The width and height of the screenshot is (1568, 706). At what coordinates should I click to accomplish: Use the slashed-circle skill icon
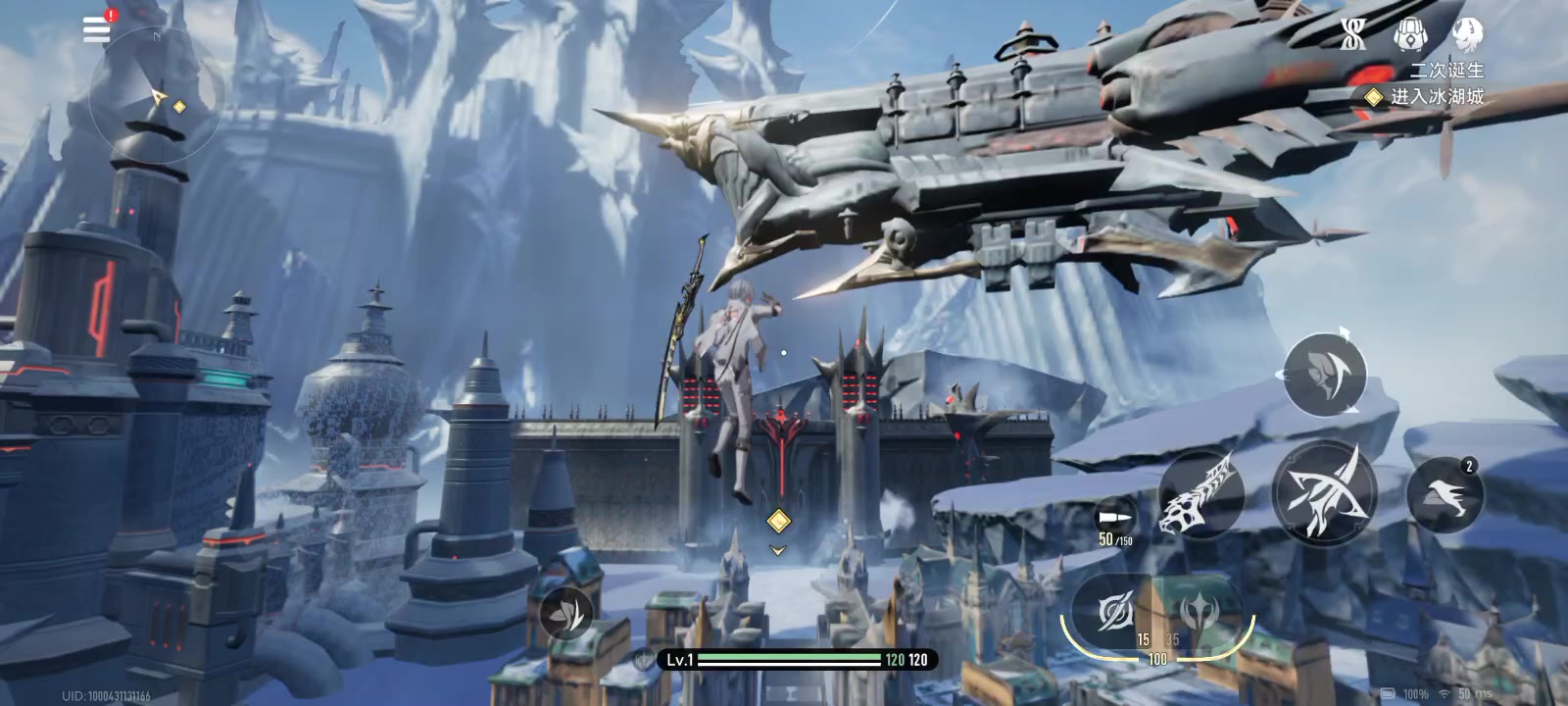pos(1114,613)
